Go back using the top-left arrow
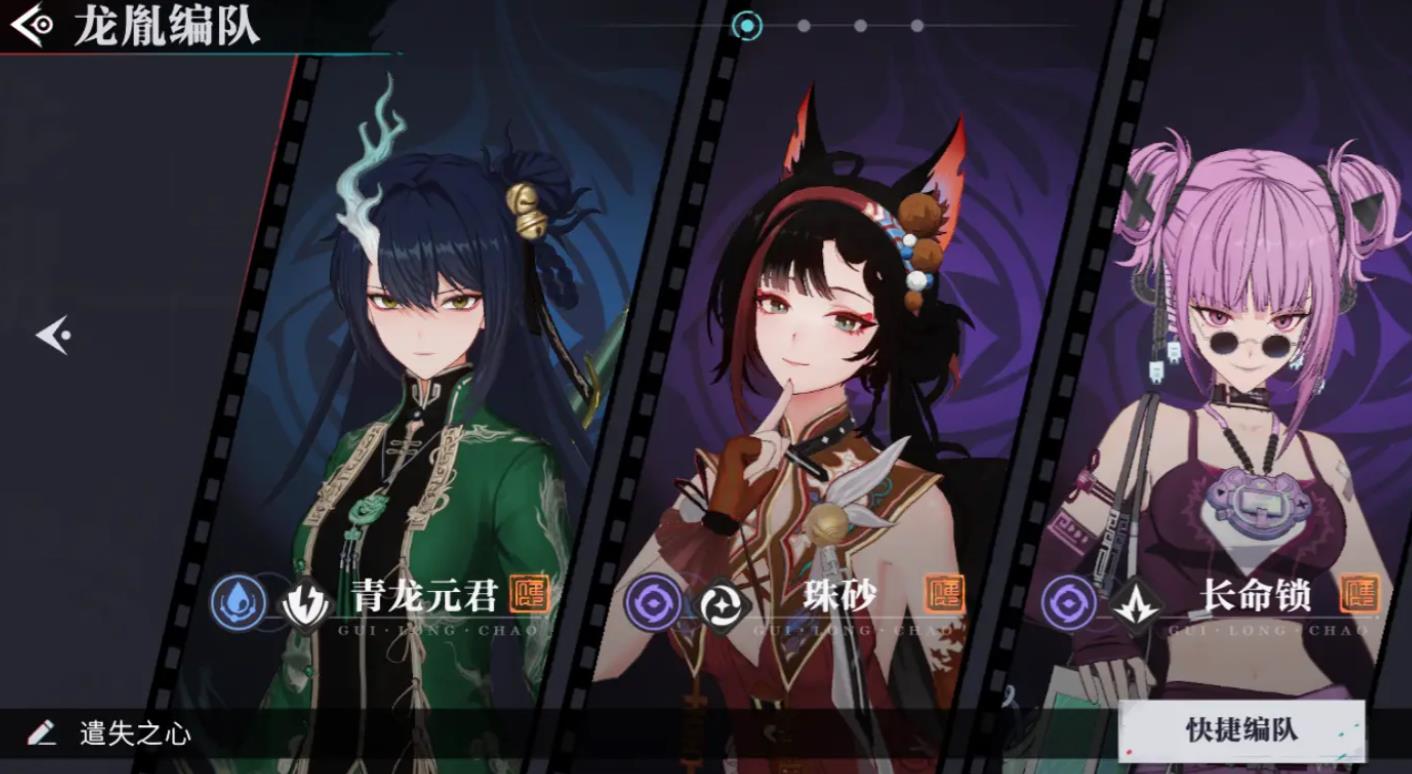The width and height of the screenshot is (1412, 774). 31,25
